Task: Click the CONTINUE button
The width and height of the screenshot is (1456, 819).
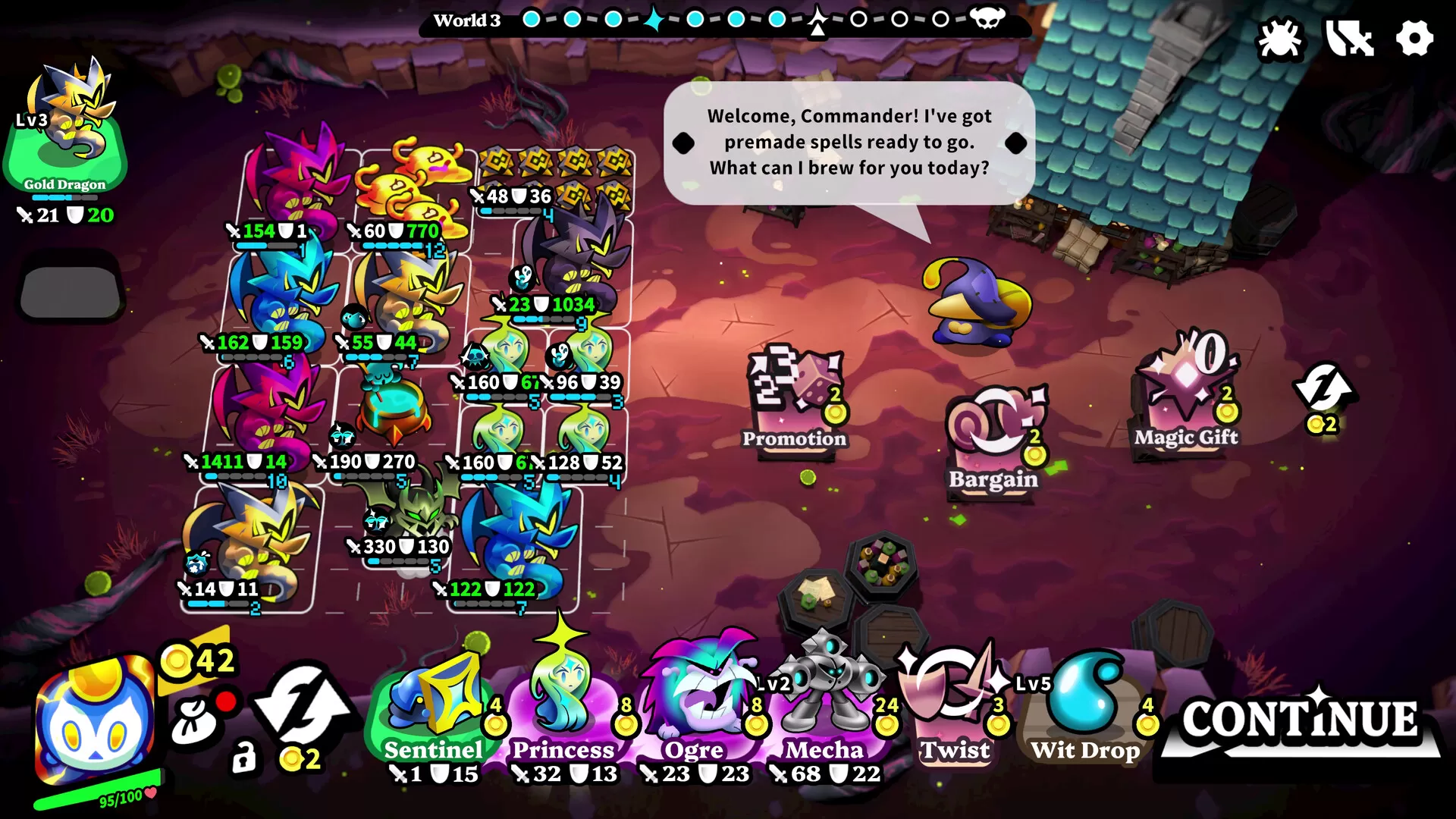Action: [1299, 721]
